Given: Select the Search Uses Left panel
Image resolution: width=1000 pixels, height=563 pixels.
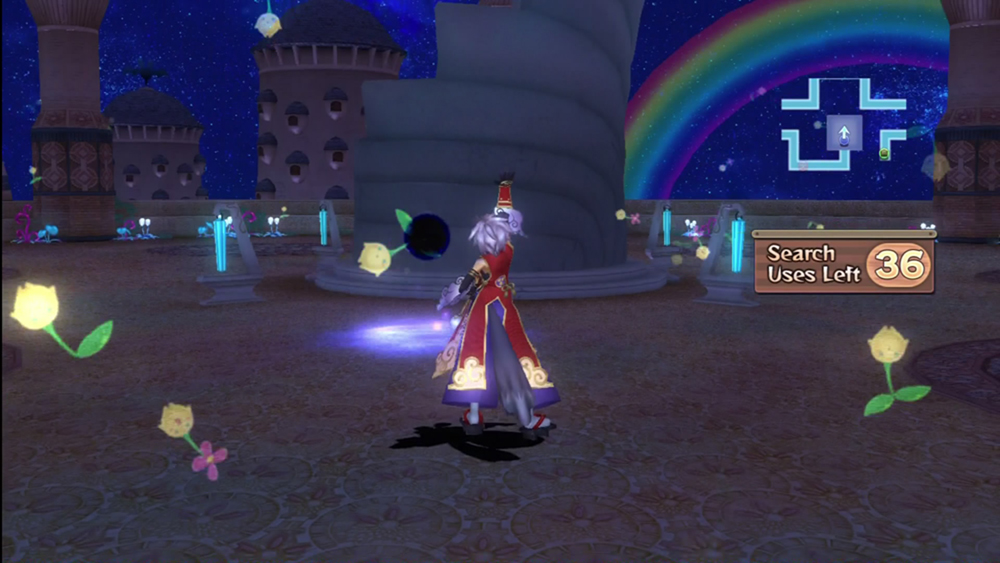Looking at the screenshot, I should [x=844, y=264].
